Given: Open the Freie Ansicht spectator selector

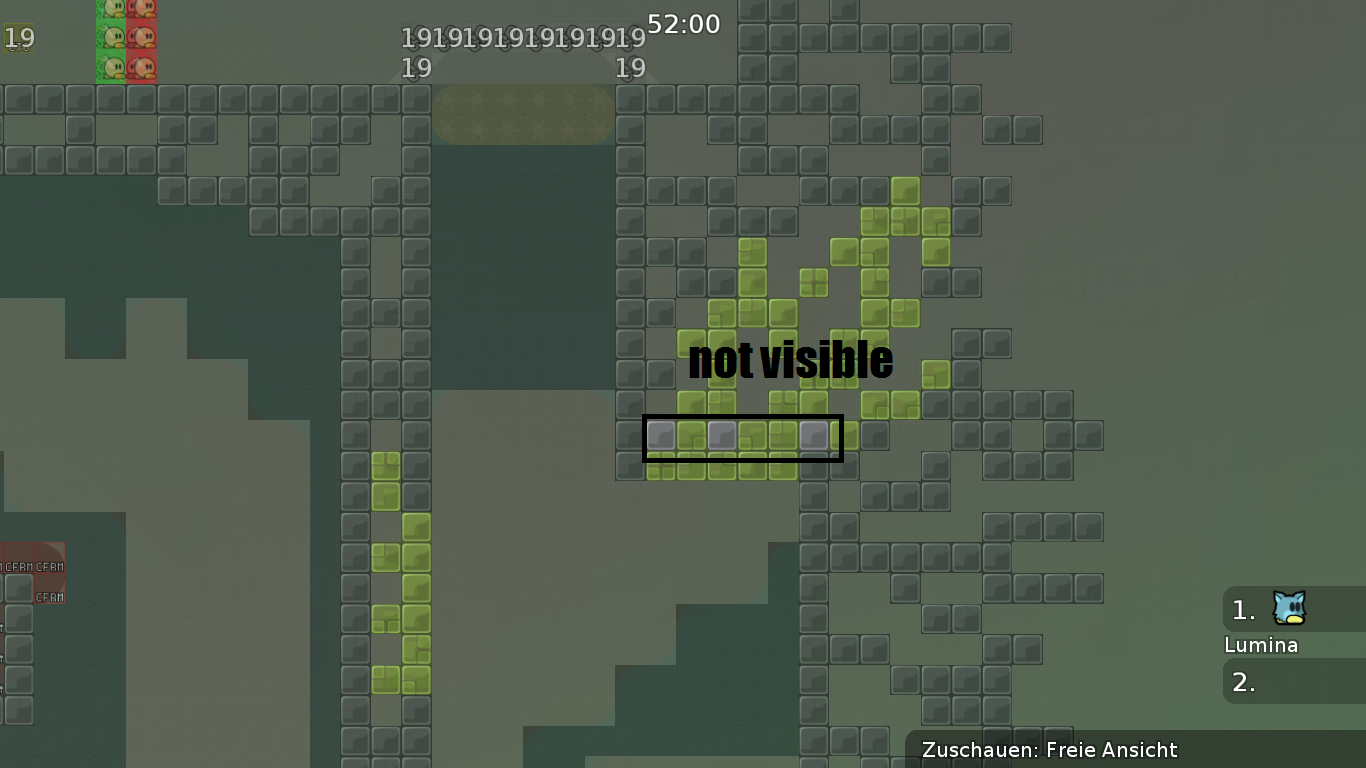Looking at the screenshot, I should 1113,750.
